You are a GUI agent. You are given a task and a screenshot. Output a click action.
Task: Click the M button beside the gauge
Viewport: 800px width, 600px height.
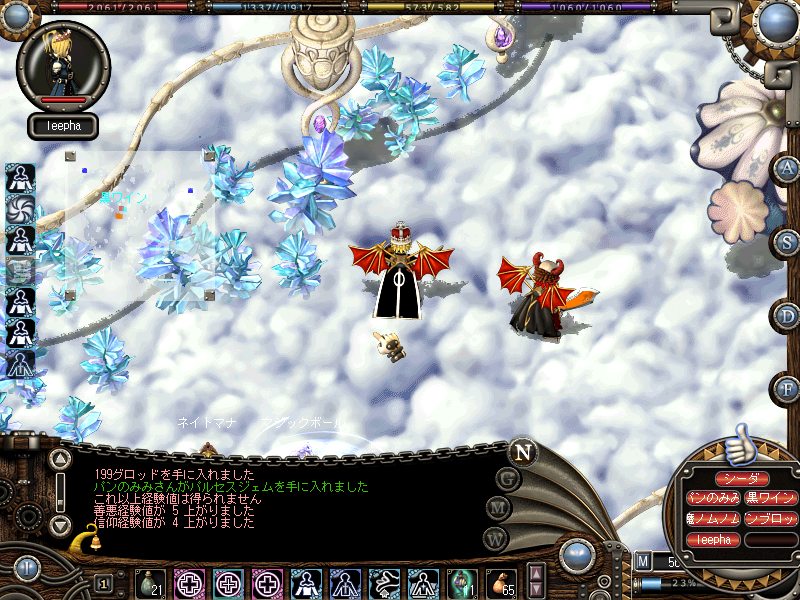(x=643, y=562)
